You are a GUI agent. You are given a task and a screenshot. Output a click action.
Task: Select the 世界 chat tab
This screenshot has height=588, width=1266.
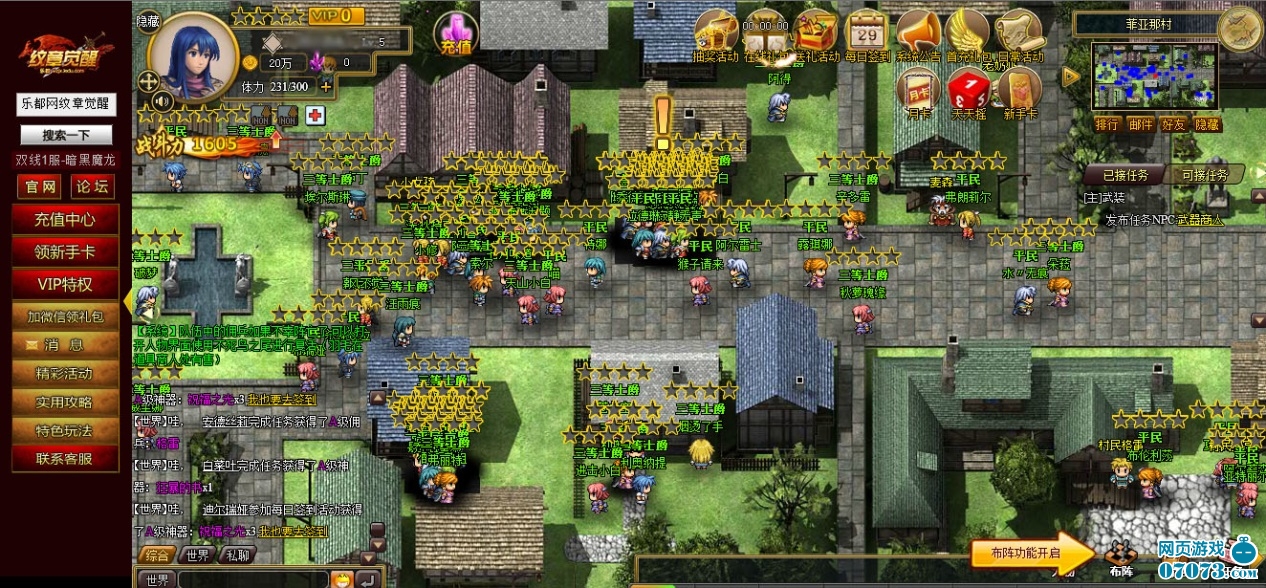[x=198, y=556]
